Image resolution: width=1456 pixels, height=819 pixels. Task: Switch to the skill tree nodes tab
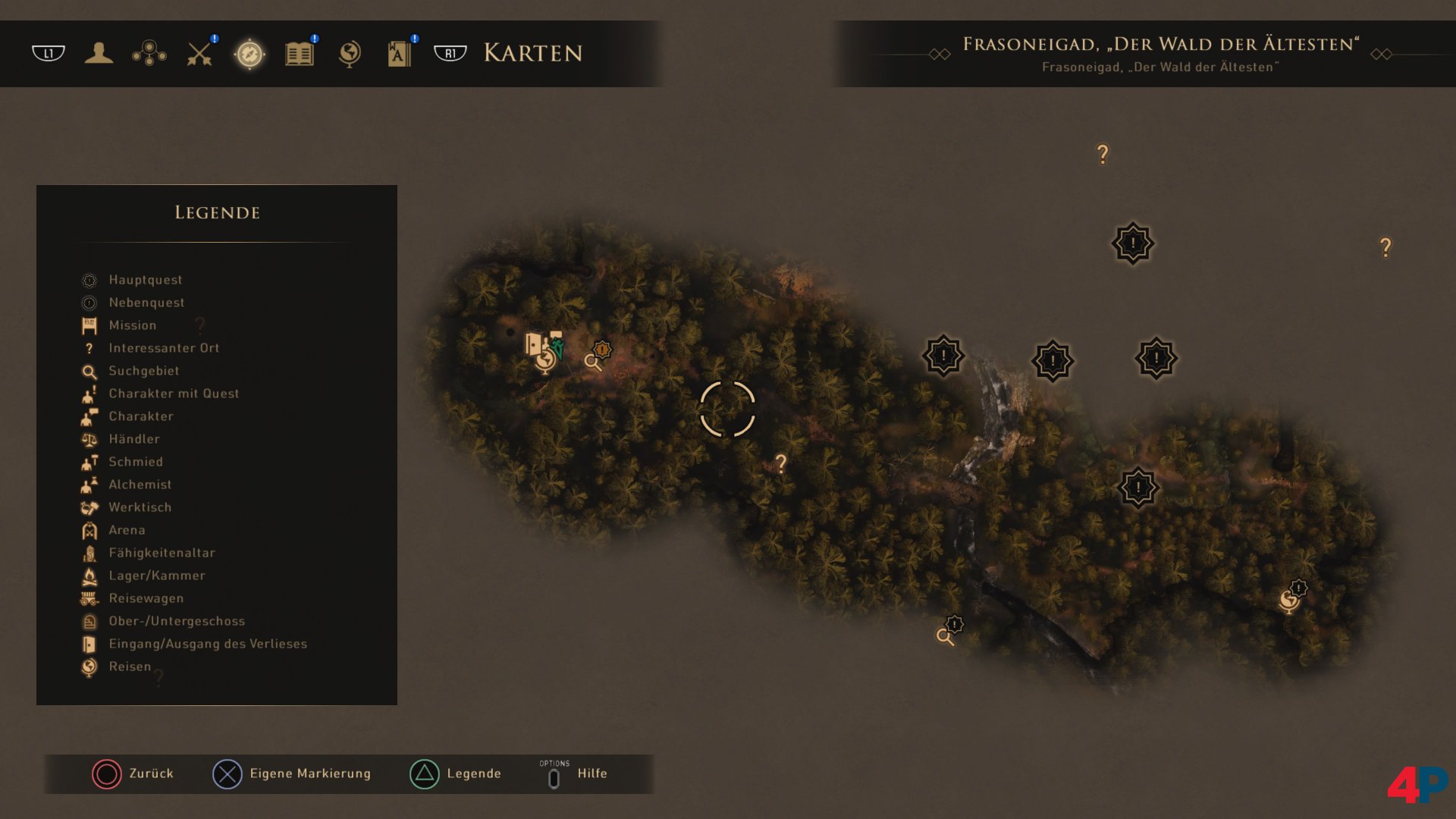tap(149, 53)
